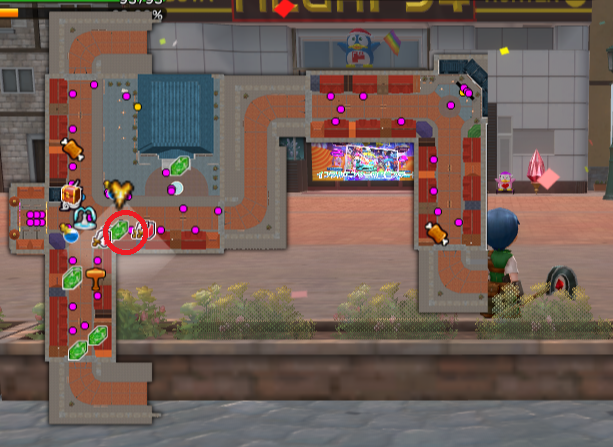Select the green gem beside the blue-roofed building
The width and height of the screenshot is (613, 447).
pyautogui.click(x=181, y=166)
